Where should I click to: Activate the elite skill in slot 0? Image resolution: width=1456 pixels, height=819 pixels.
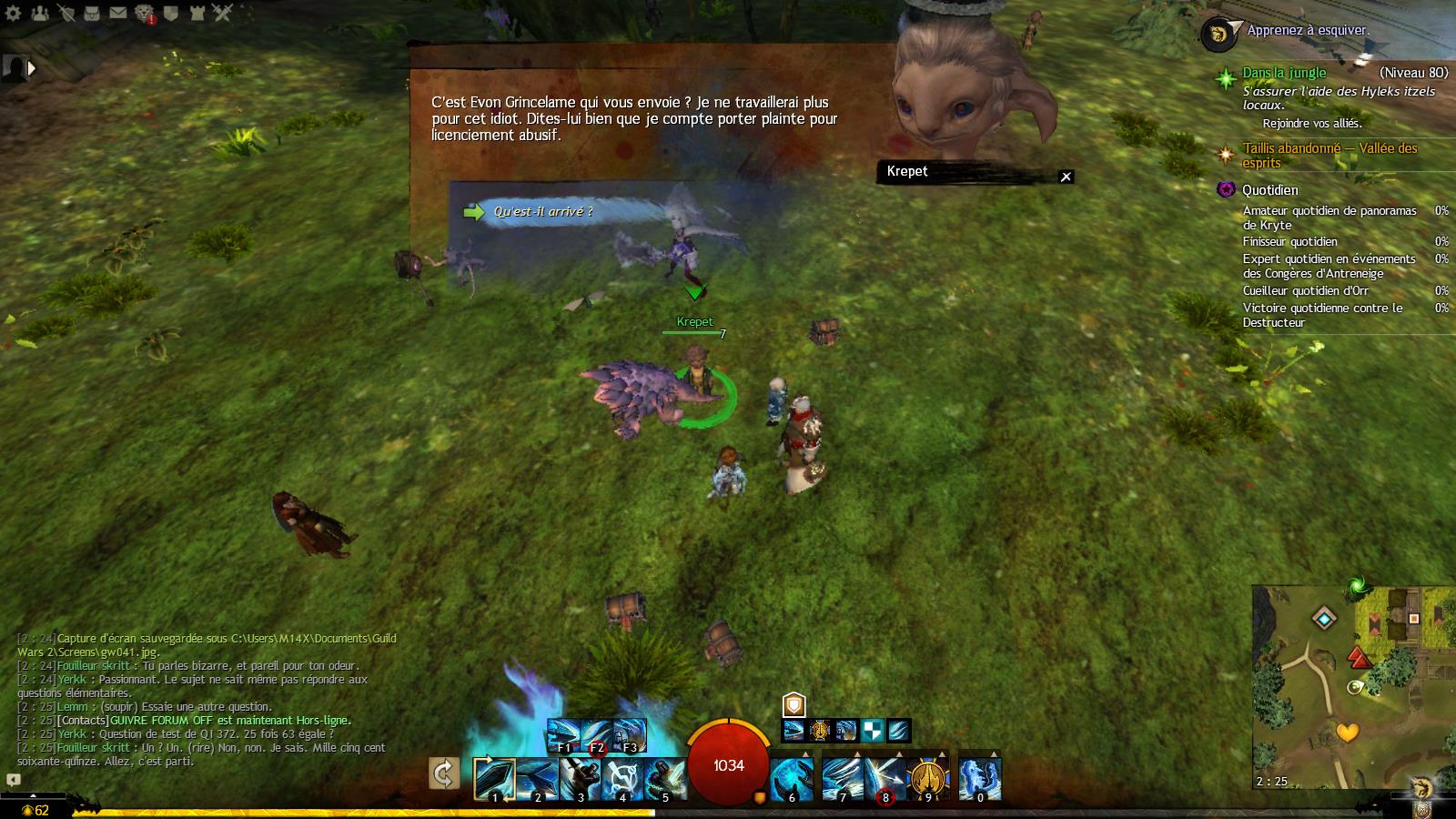tap(980, 779)
